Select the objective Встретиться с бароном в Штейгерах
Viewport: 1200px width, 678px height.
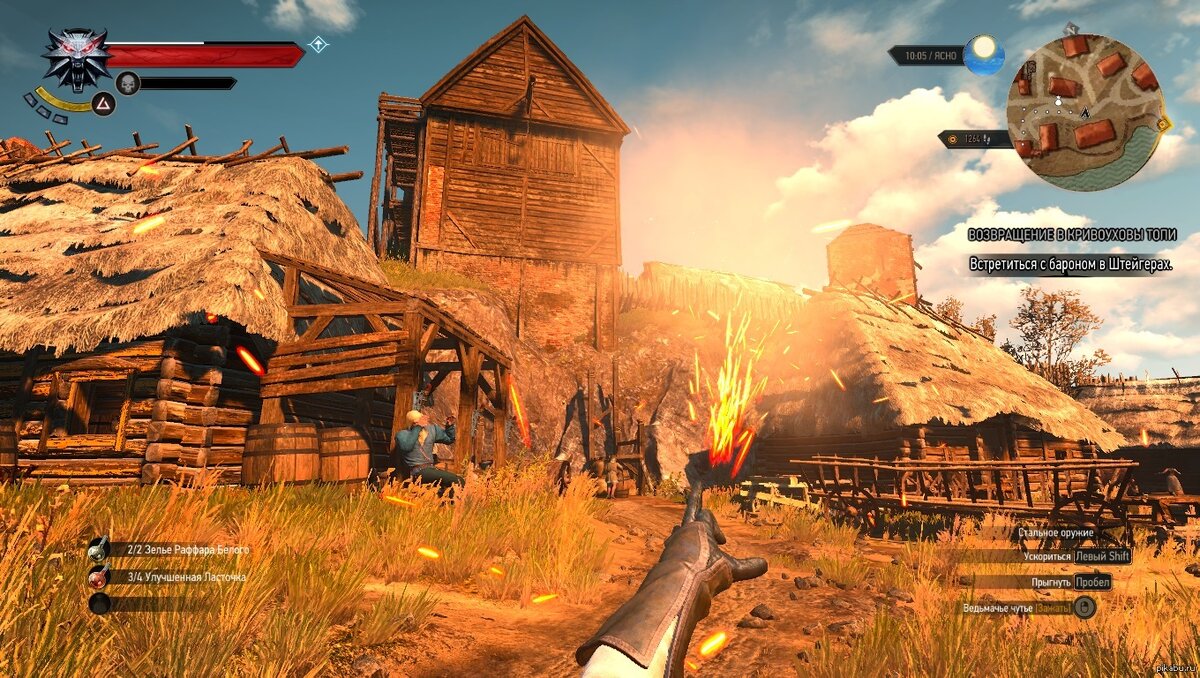[x=1070, y=264]
